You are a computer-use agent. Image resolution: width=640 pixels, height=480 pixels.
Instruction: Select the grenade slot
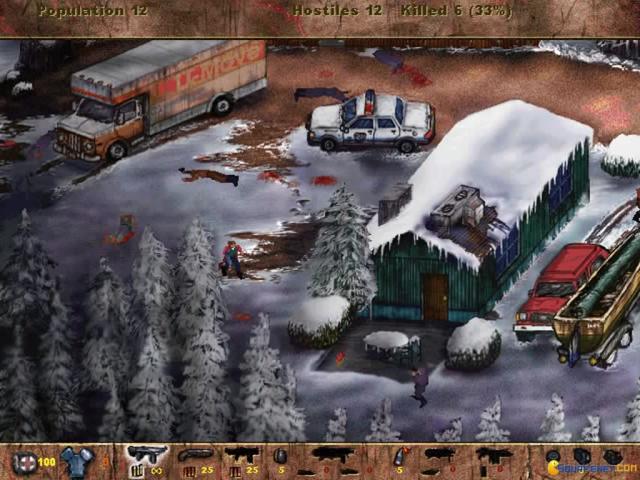click(280, 457)
